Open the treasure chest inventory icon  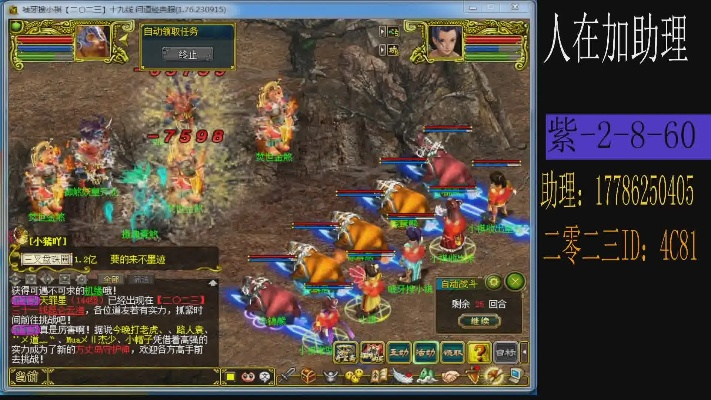tap(309, 376)
